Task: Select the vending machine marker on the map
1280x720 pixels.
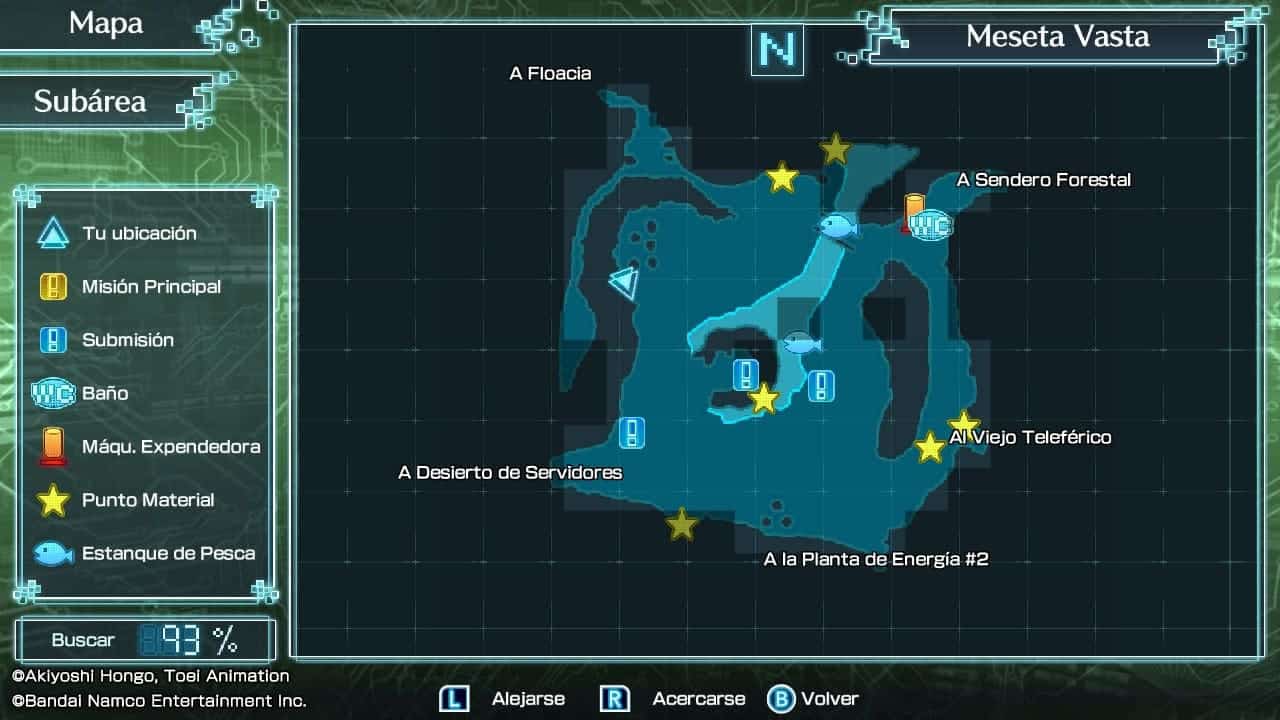Action: (x=914, y=211)
